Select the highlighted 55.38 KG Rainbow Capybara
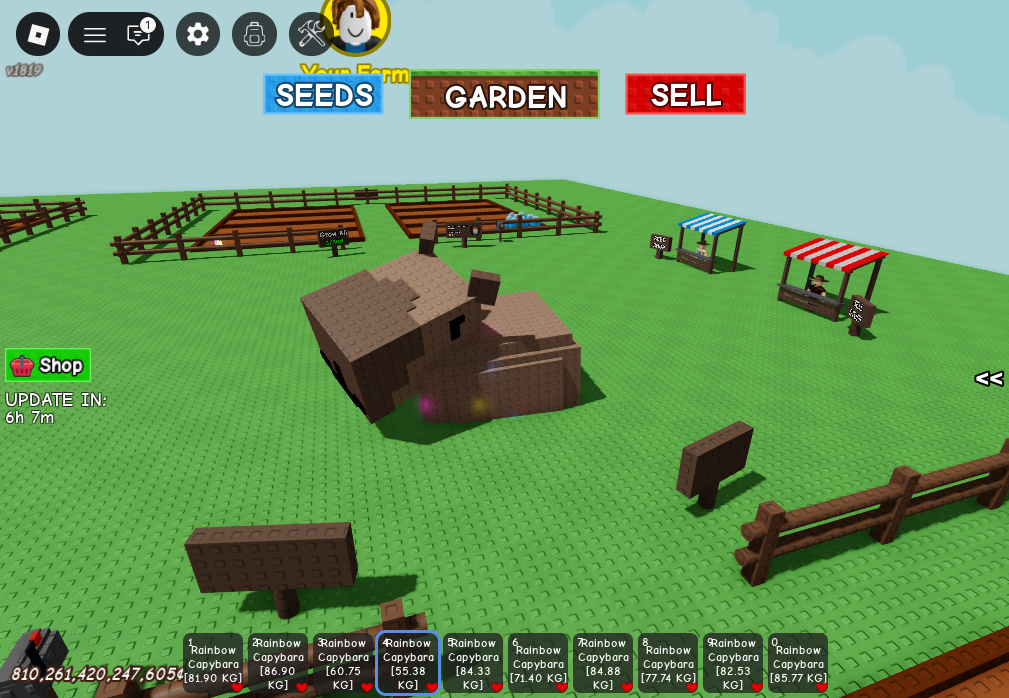Screen dimensions: 1009x698 [x=408, y=663]
